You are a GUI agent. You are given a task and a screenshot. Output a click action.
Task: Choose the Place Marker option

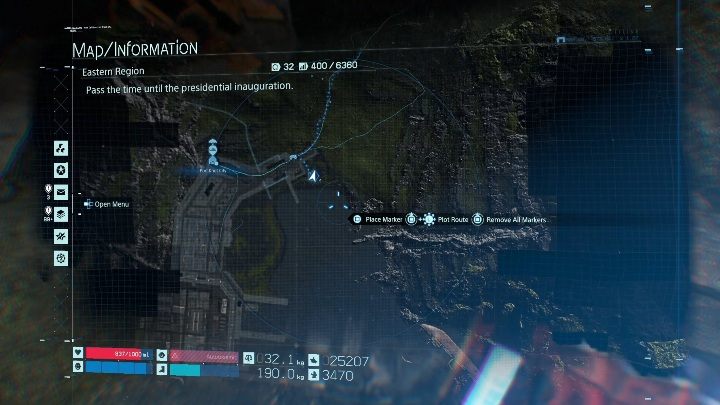point(380,219)
